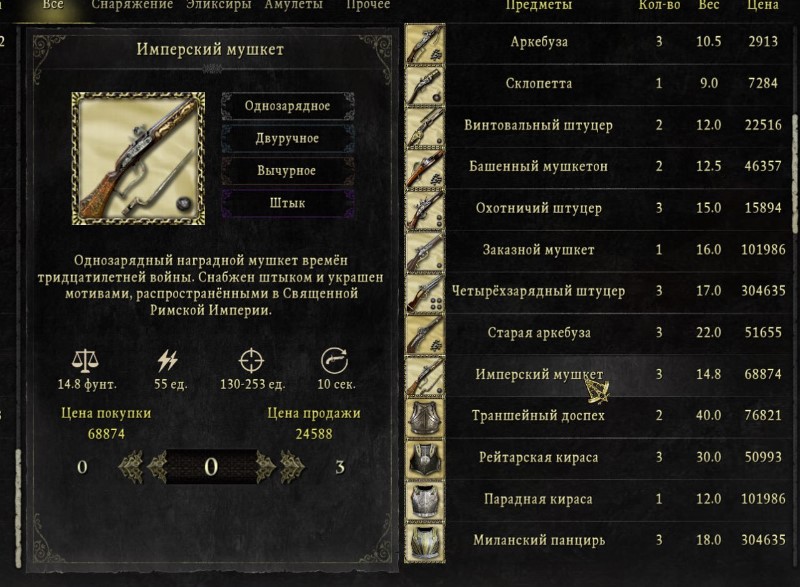Select the Траншейный доспех armor row
800x587 pixels.
point(539,416)
